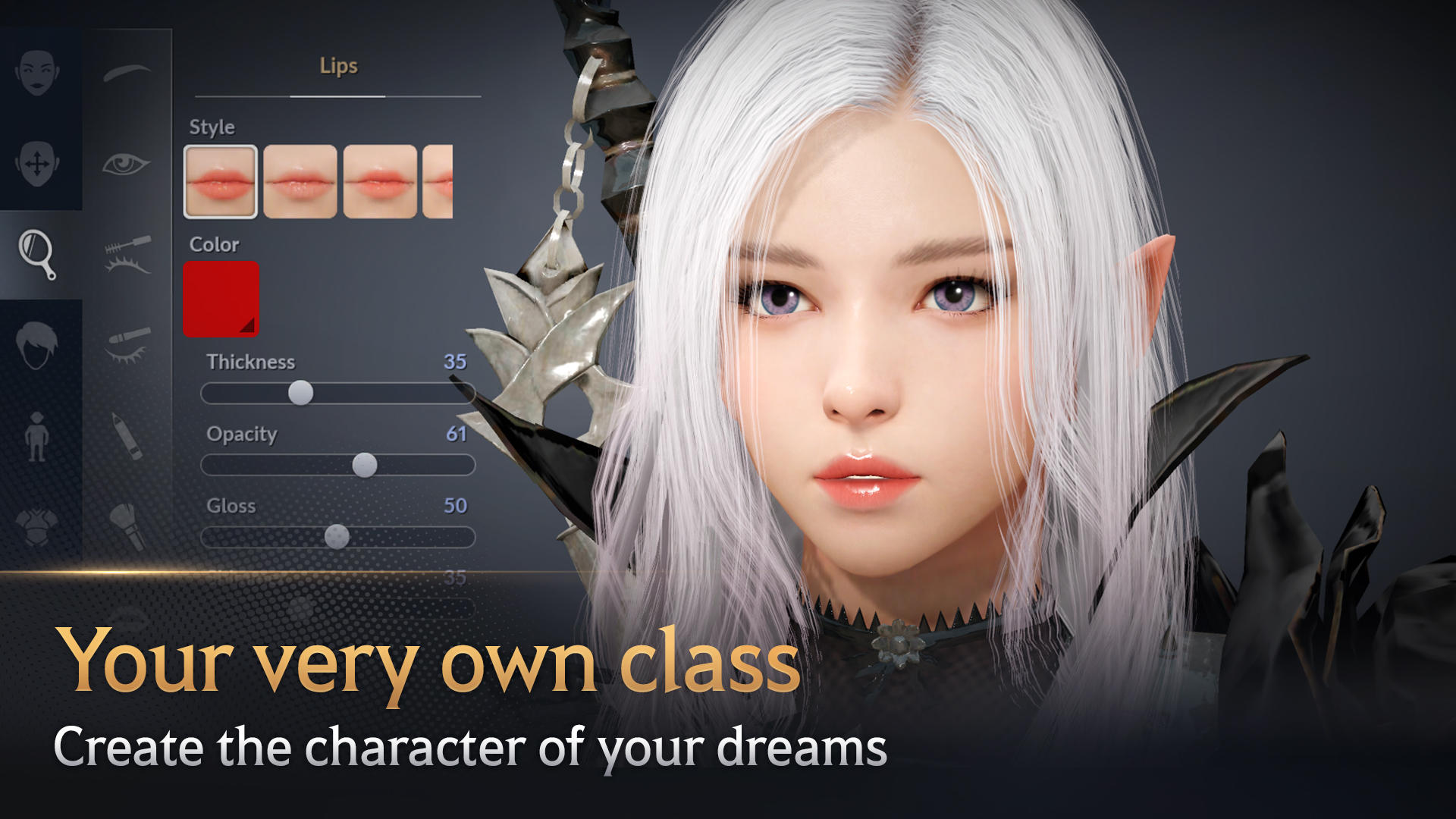Select the eyebrow makeup category icon
Image resolution: width=1456 pixels, height=819 pixels.
click(x=127, y=72)
